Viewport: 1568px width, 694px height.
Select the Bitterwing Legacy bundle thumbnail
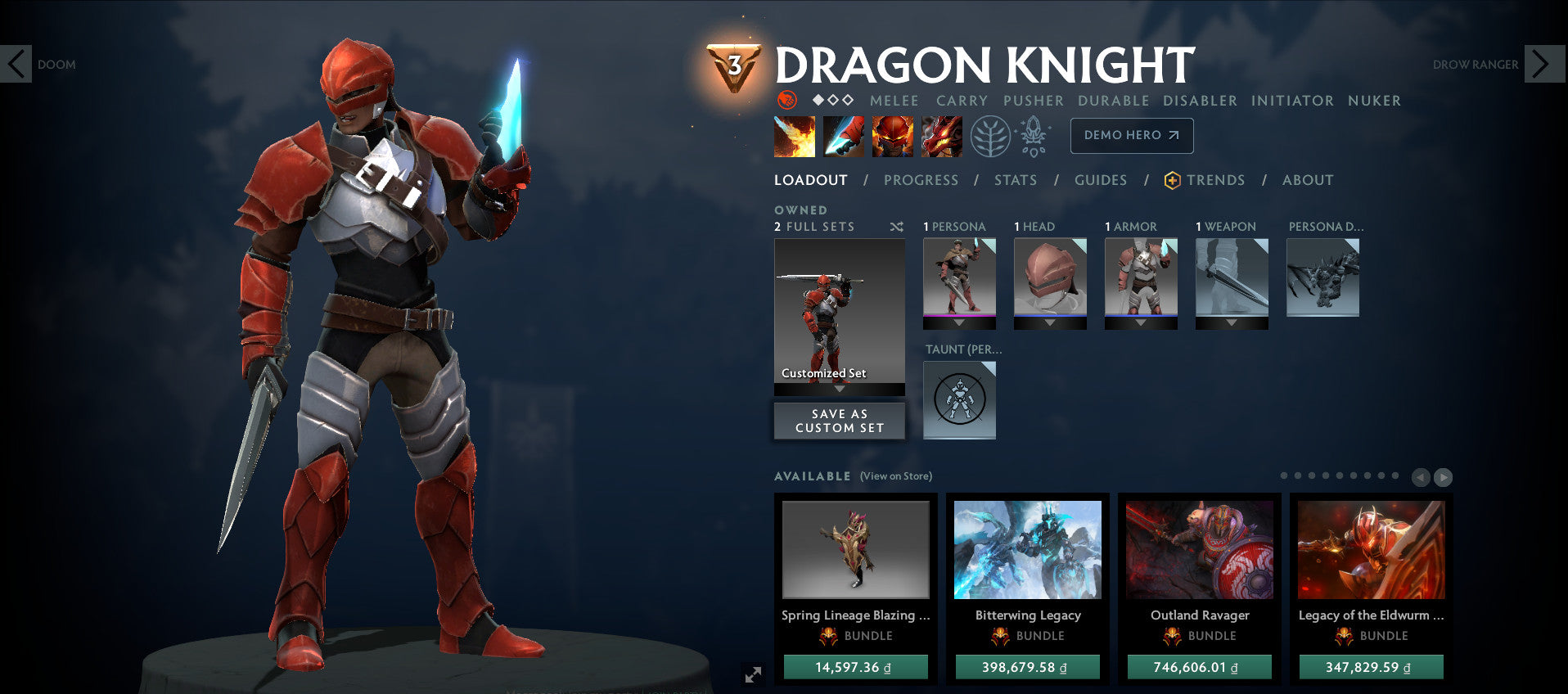click(x=1027, y=550)
